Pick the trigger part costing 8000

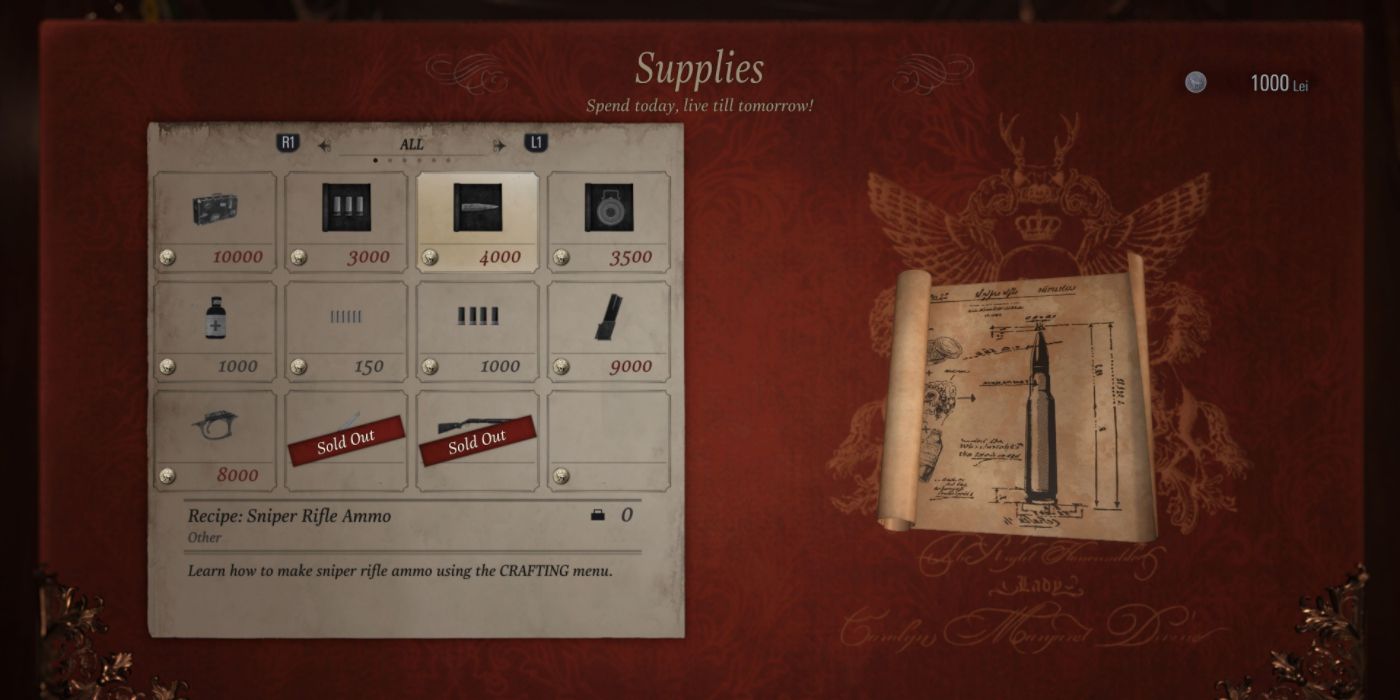[x=215, y=440]
